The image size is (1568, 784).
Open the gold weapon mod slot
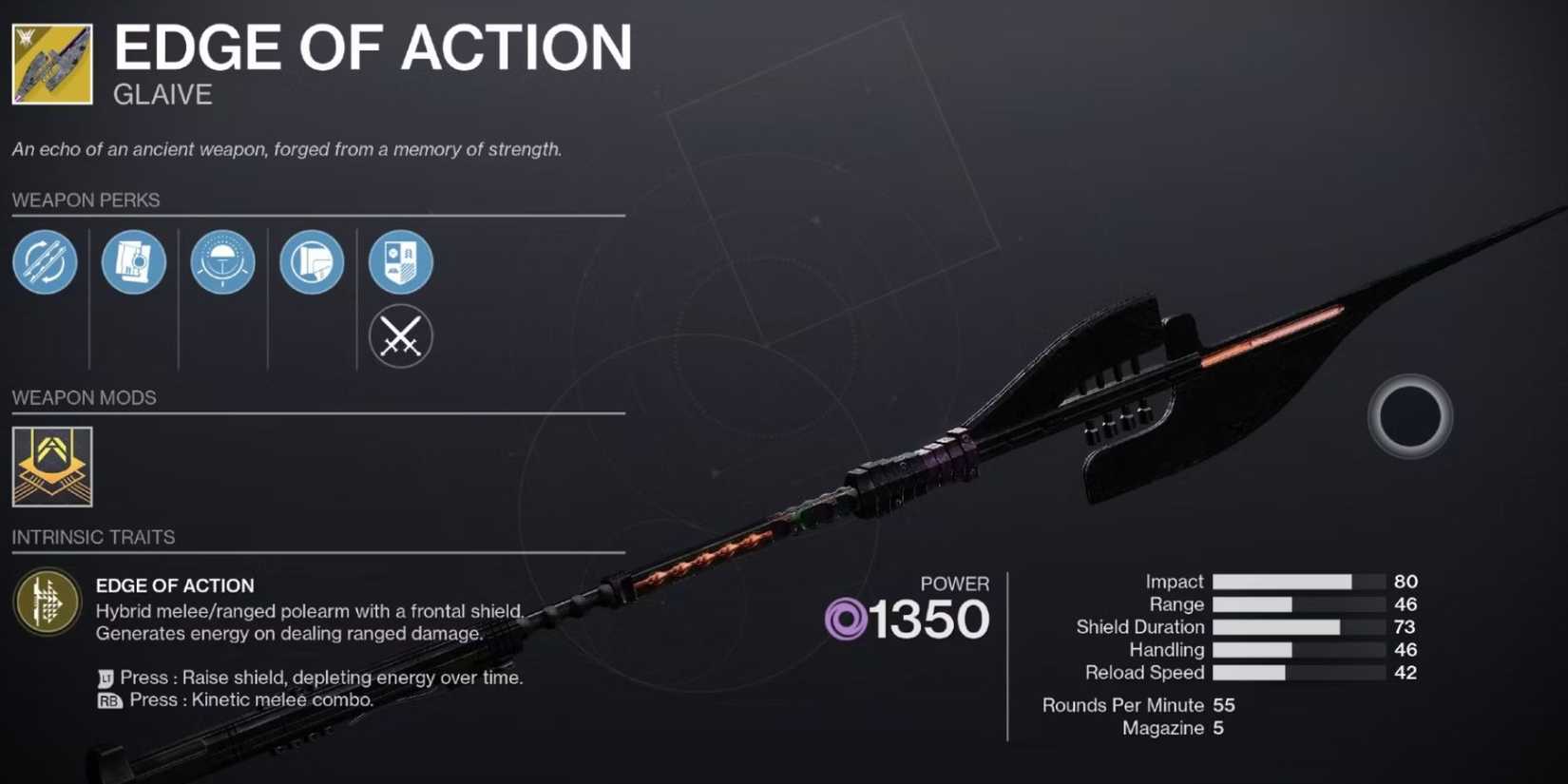pyautogui.click(x=50, y=468)
